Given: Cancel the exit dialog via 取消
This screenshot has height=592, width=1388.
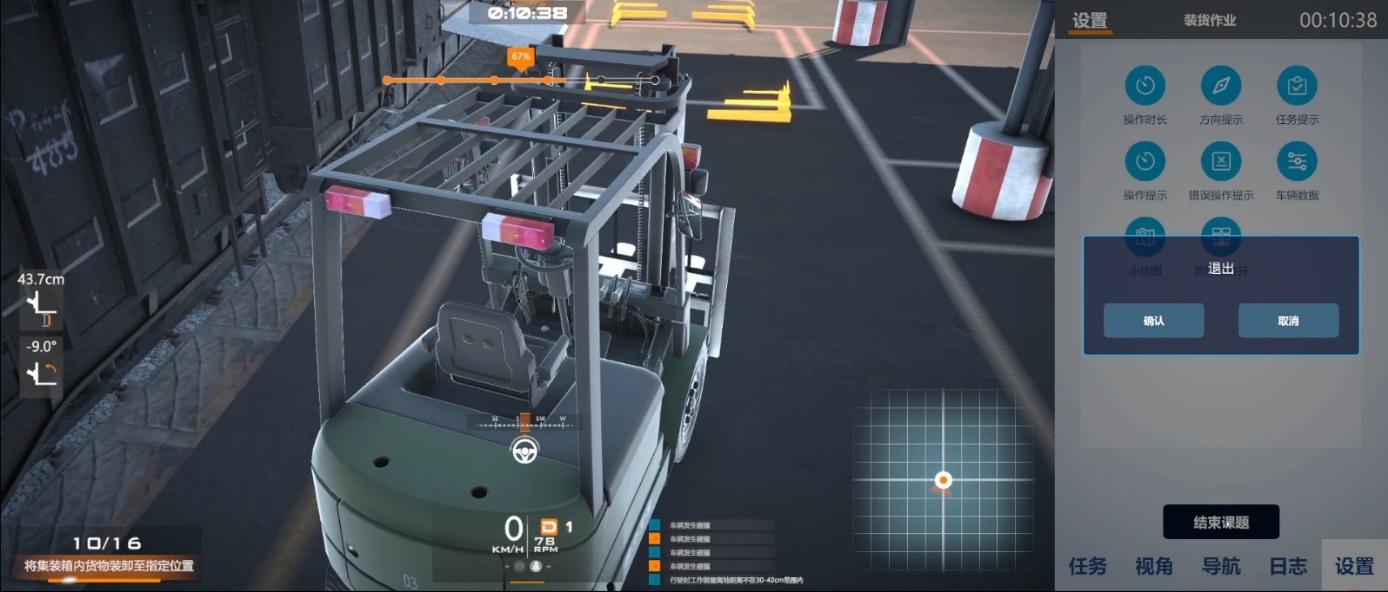Looking at the screenshot, I should pos(1288,321).
